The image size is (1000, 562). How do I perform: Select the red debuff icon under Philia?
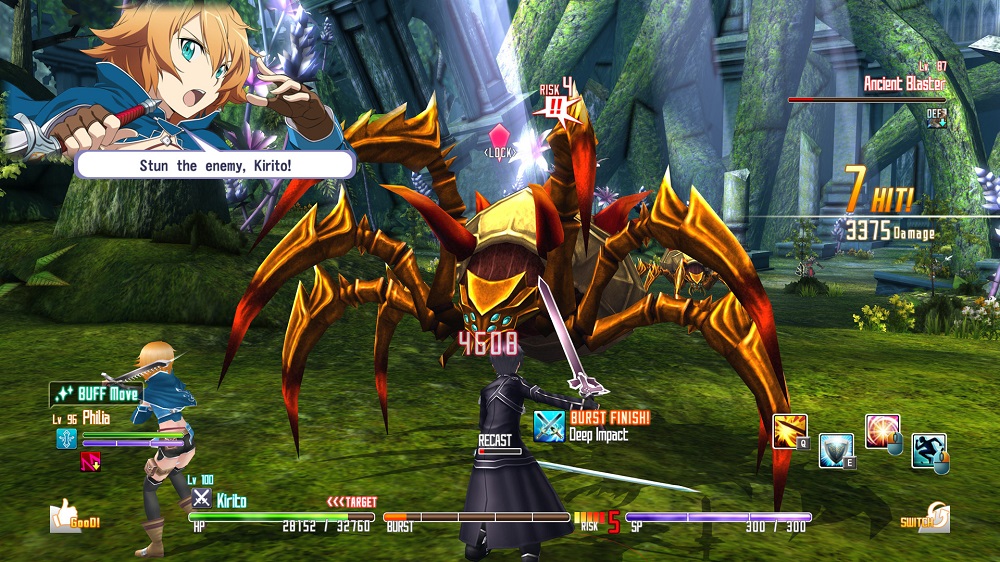[x=90, y=461]
